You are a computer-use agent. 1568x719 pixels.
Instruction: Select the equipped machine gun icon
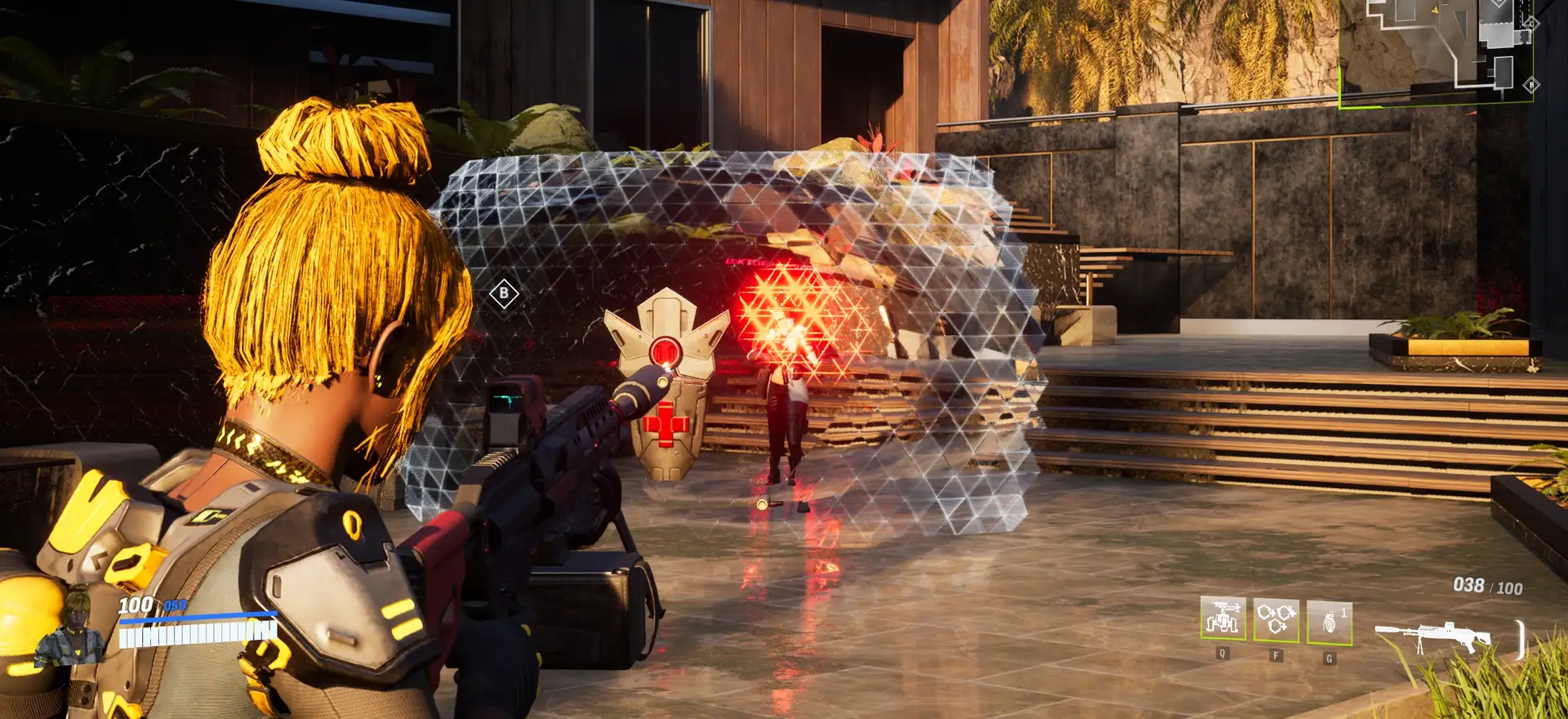(x=1432, y=636)
